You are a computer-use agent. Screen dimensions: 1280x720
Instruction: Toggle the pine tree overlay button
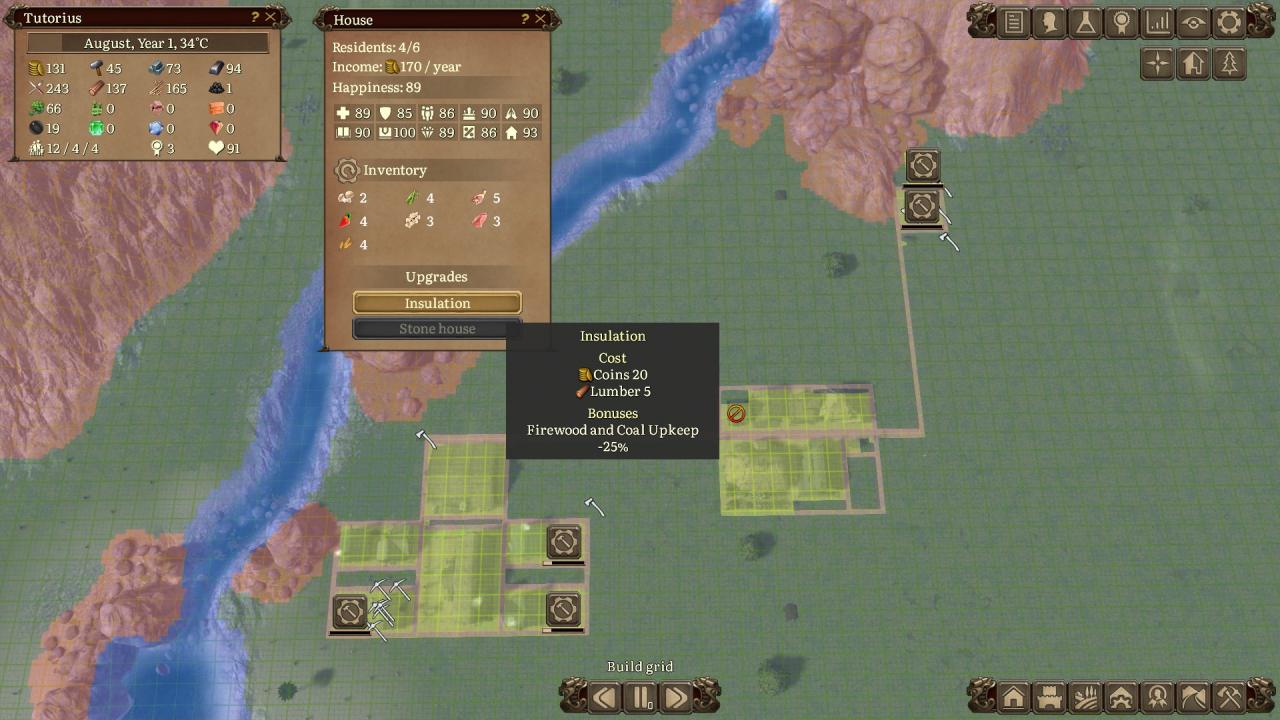(1229, 64)
